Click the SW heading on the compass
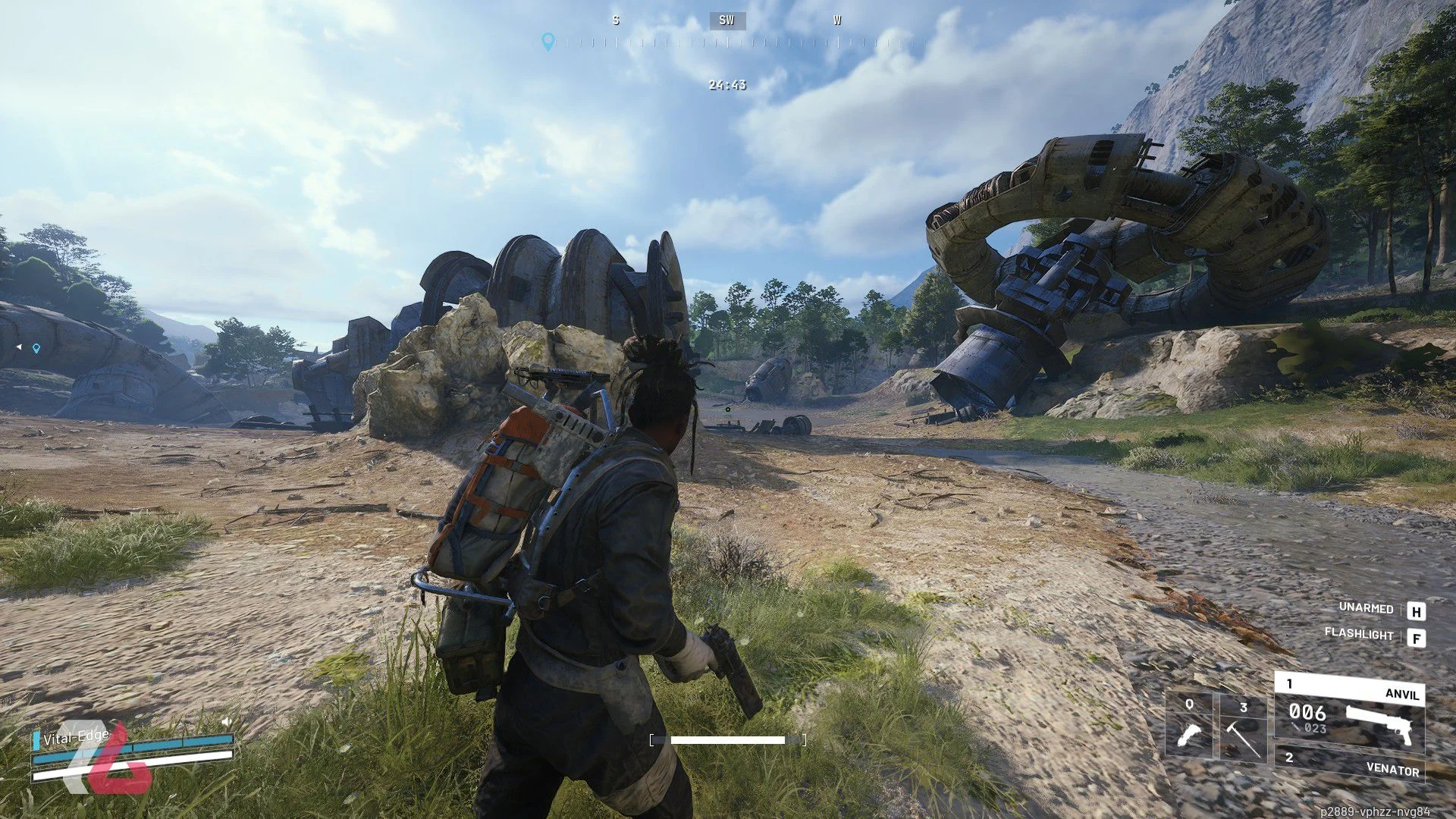This screenshot has height=819, width=1456. 726,20
